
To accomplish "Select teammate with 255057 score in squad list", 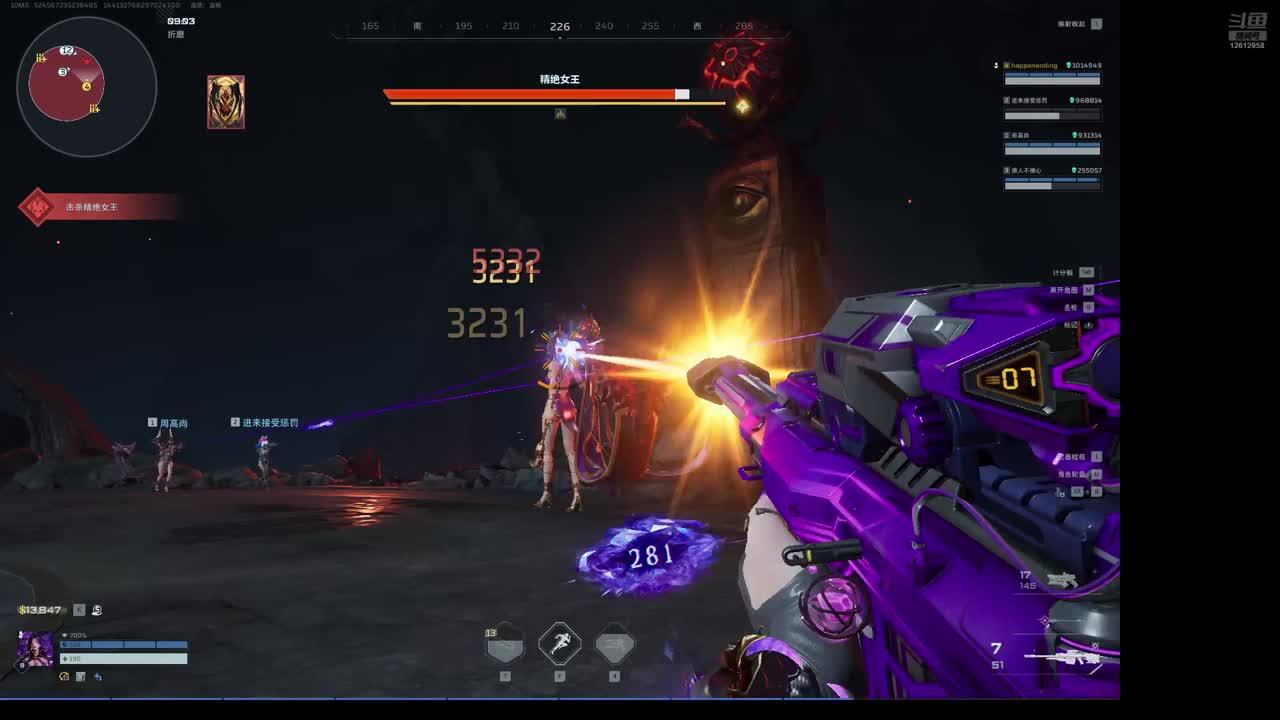I will point(1052,177).
